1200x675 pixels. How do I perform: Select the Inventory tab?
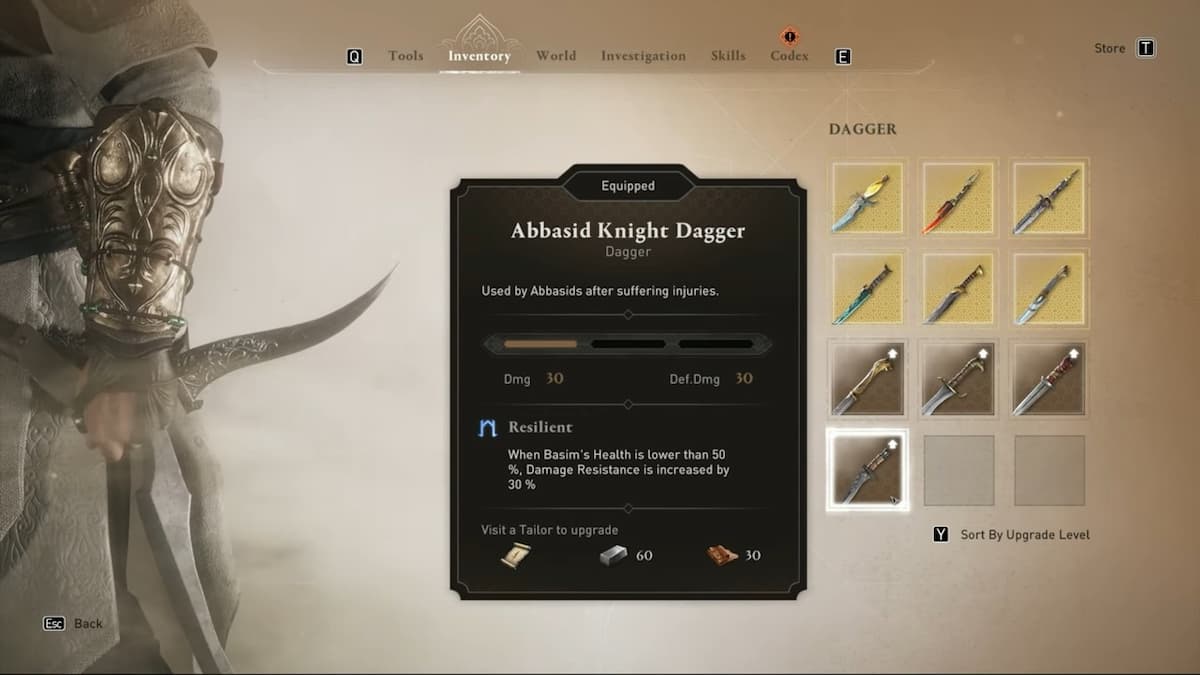(479, 56)
